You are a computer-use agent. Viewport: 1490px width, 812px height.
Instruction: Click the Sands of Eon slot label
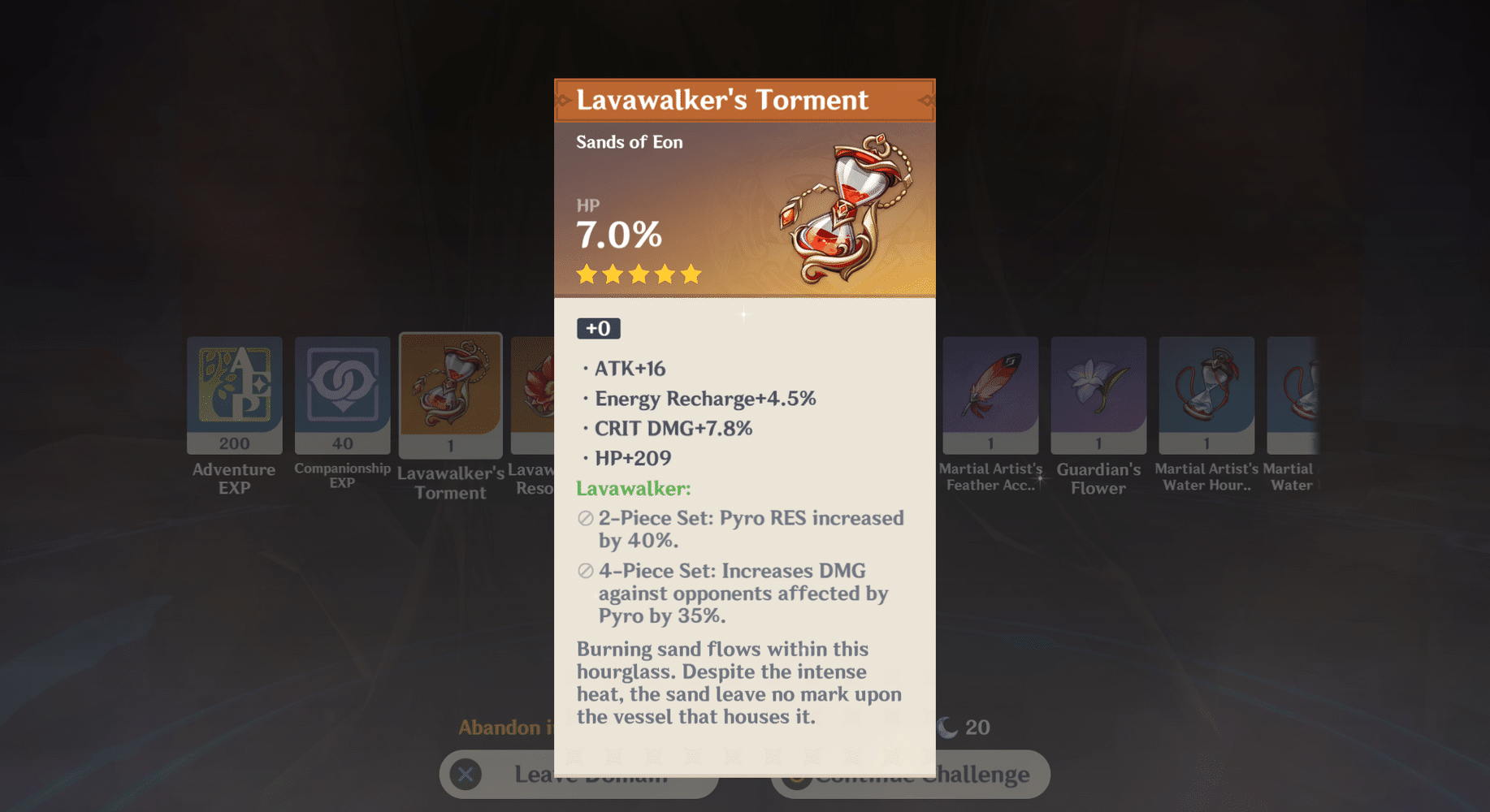click(628, 141)
